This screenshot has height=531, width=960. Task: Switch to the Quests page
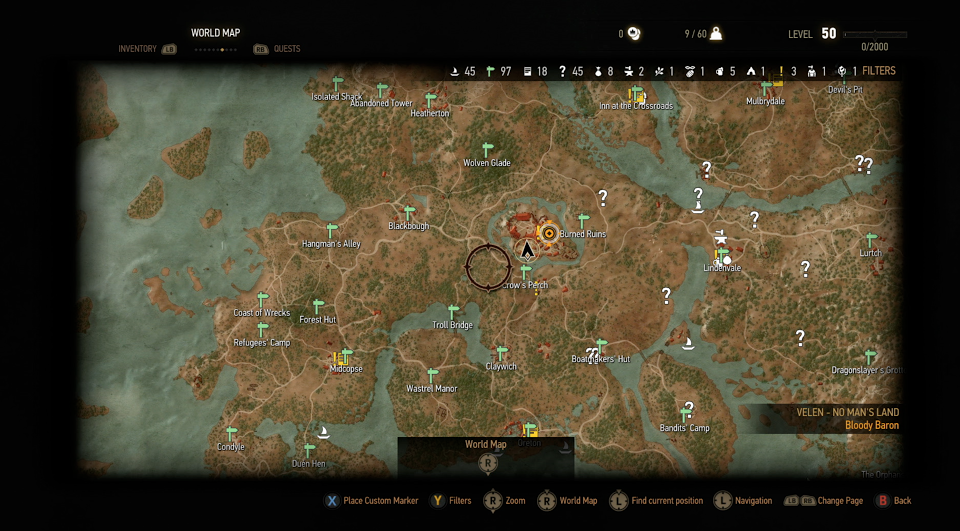(287, 49)
